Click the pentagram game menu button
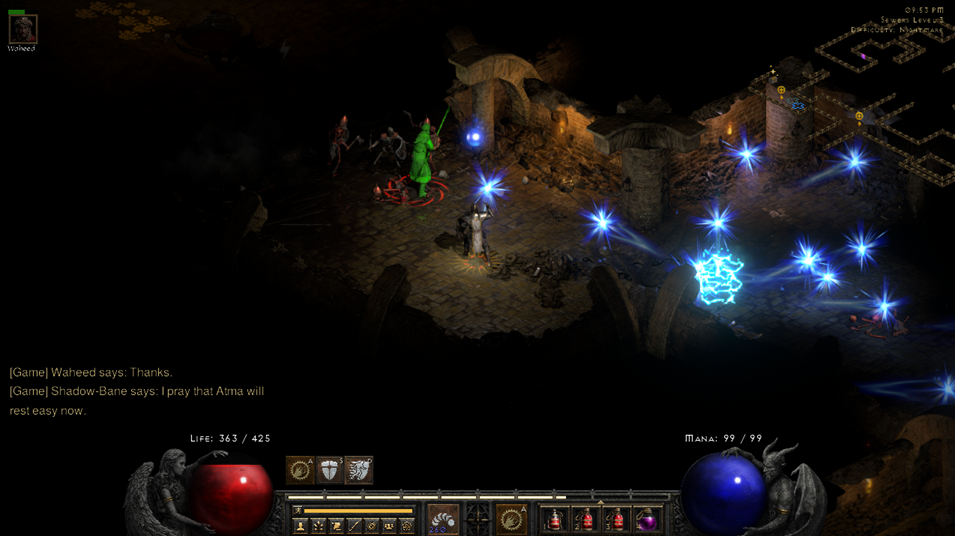 [x=406, y=525]
